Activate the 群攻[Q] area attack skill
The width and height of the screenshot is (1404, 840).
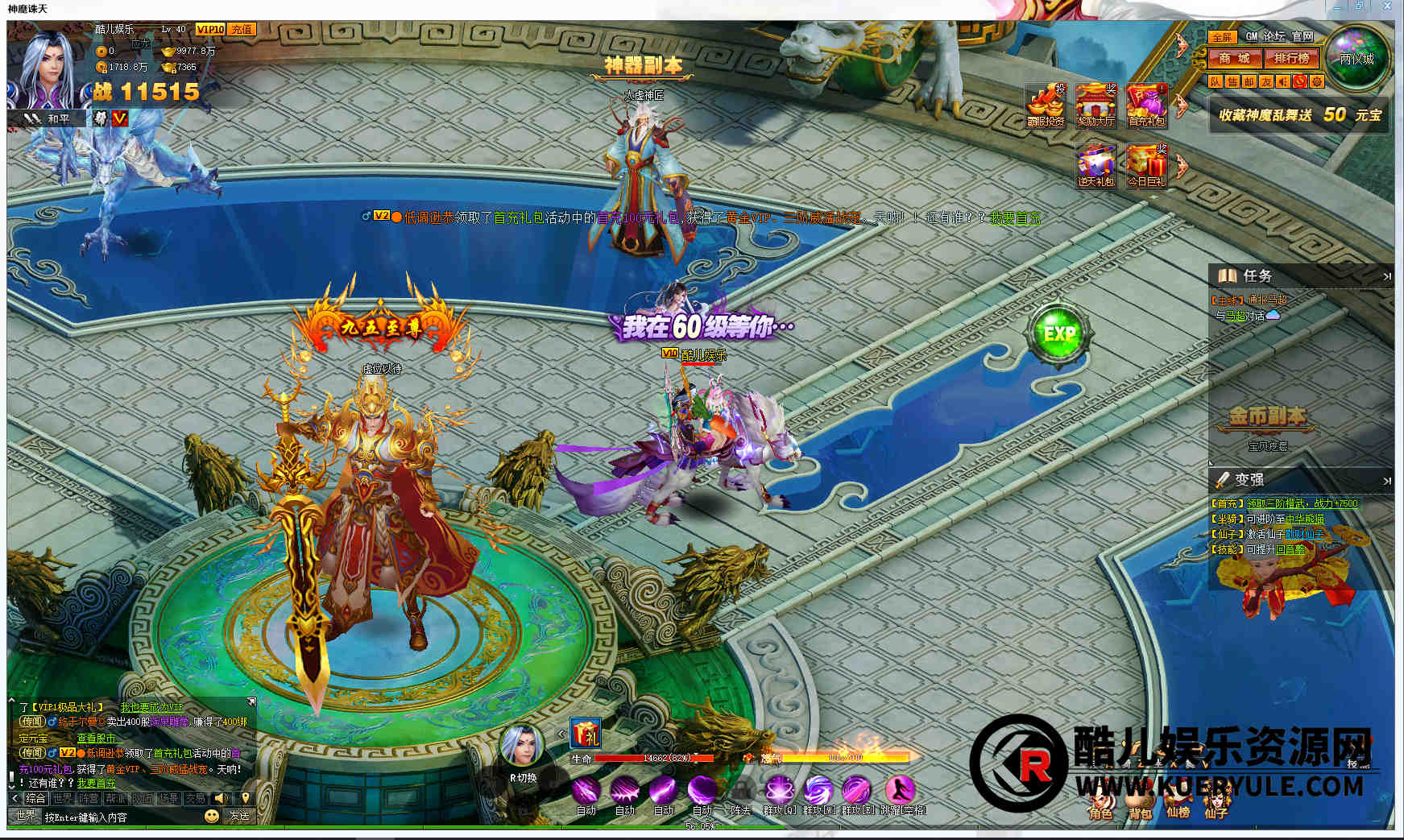coord(779,790)
